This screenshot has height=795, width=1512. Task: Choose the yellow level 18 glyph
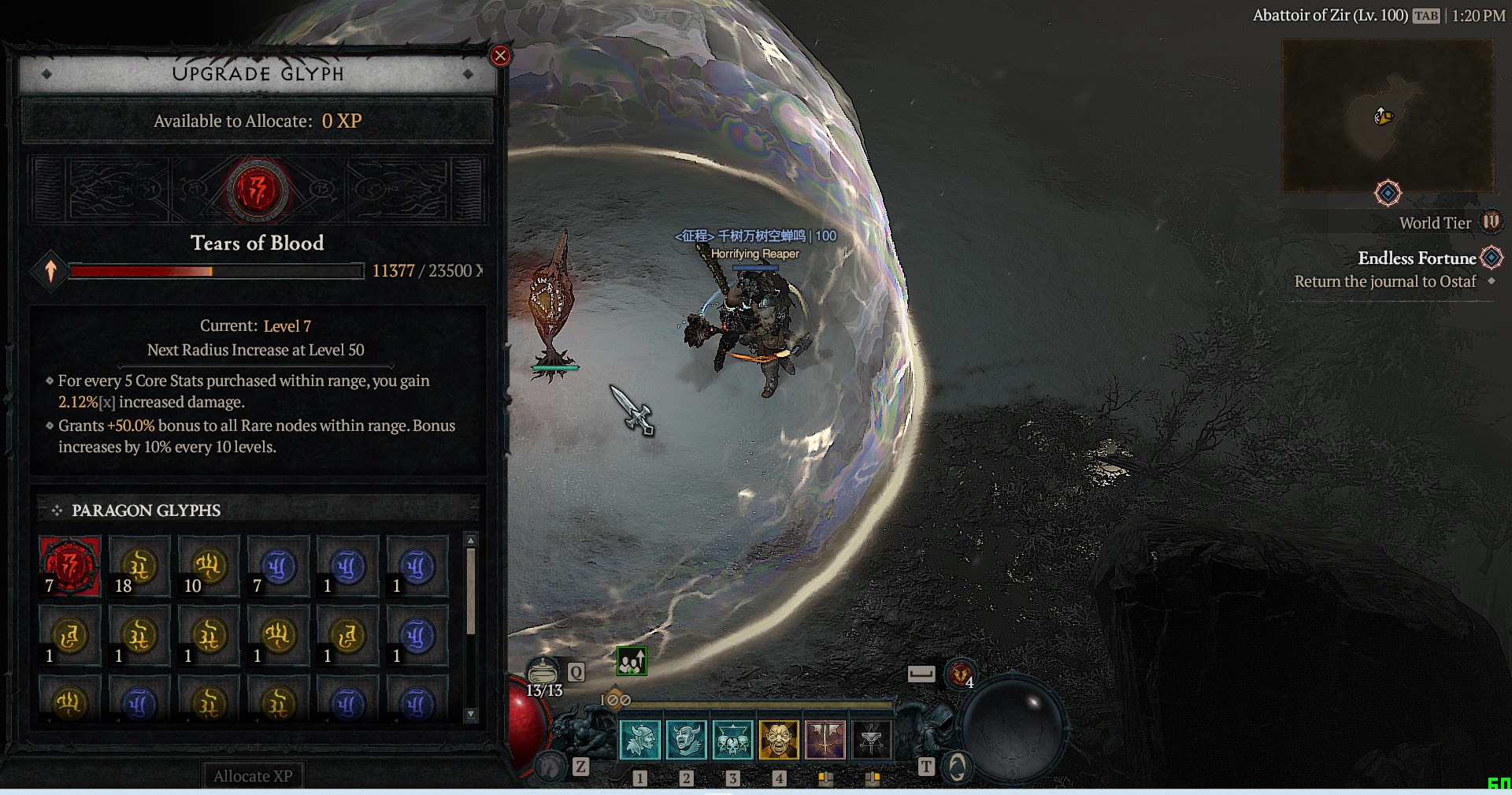click(139, 566)
